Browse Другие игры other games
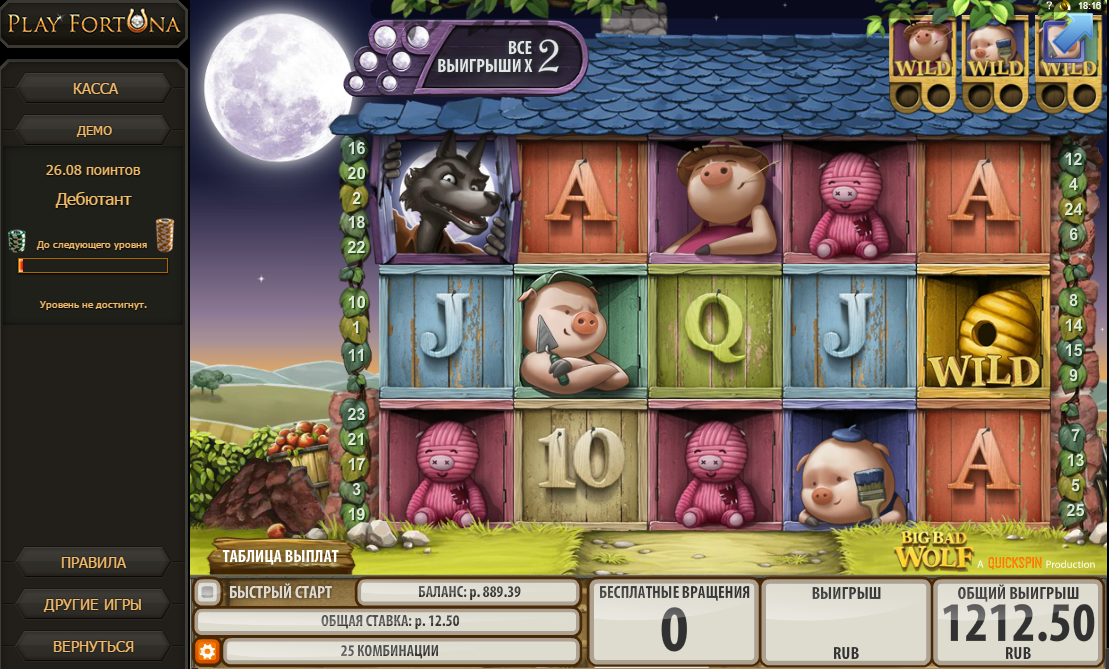The height and width of the screenshot is (669, 1109). click(94, 605)
